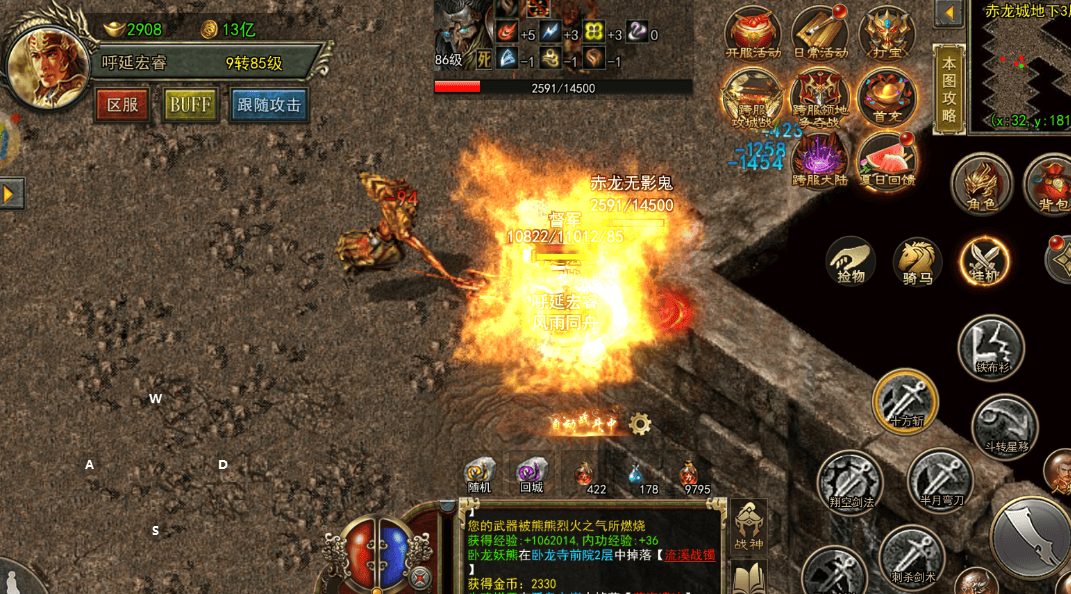Activate the 半月弯刀 skill
Screen dimensions: 1071x594
(x=940, y=479)
